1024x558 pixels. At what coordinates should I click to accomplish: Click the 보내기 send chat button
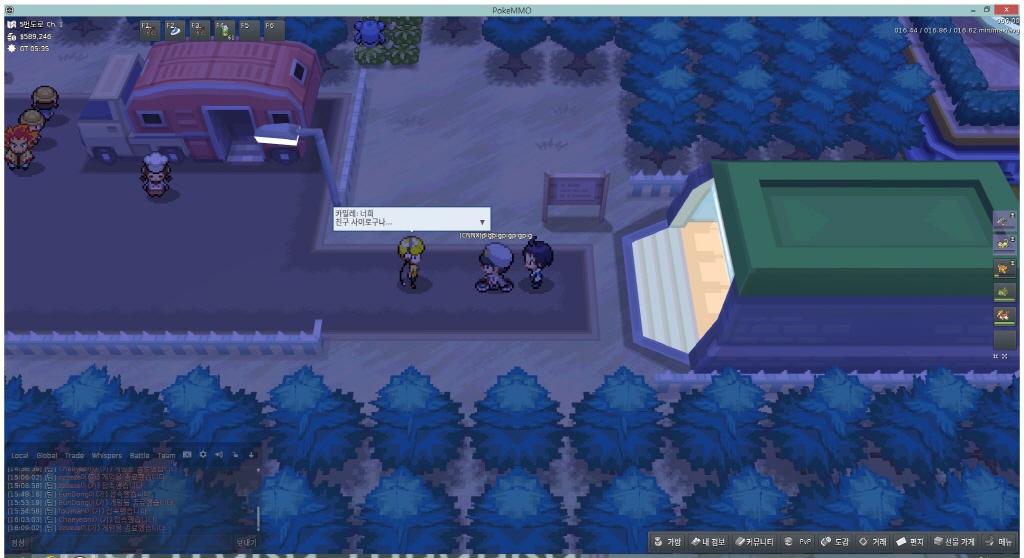pos(246,542)
